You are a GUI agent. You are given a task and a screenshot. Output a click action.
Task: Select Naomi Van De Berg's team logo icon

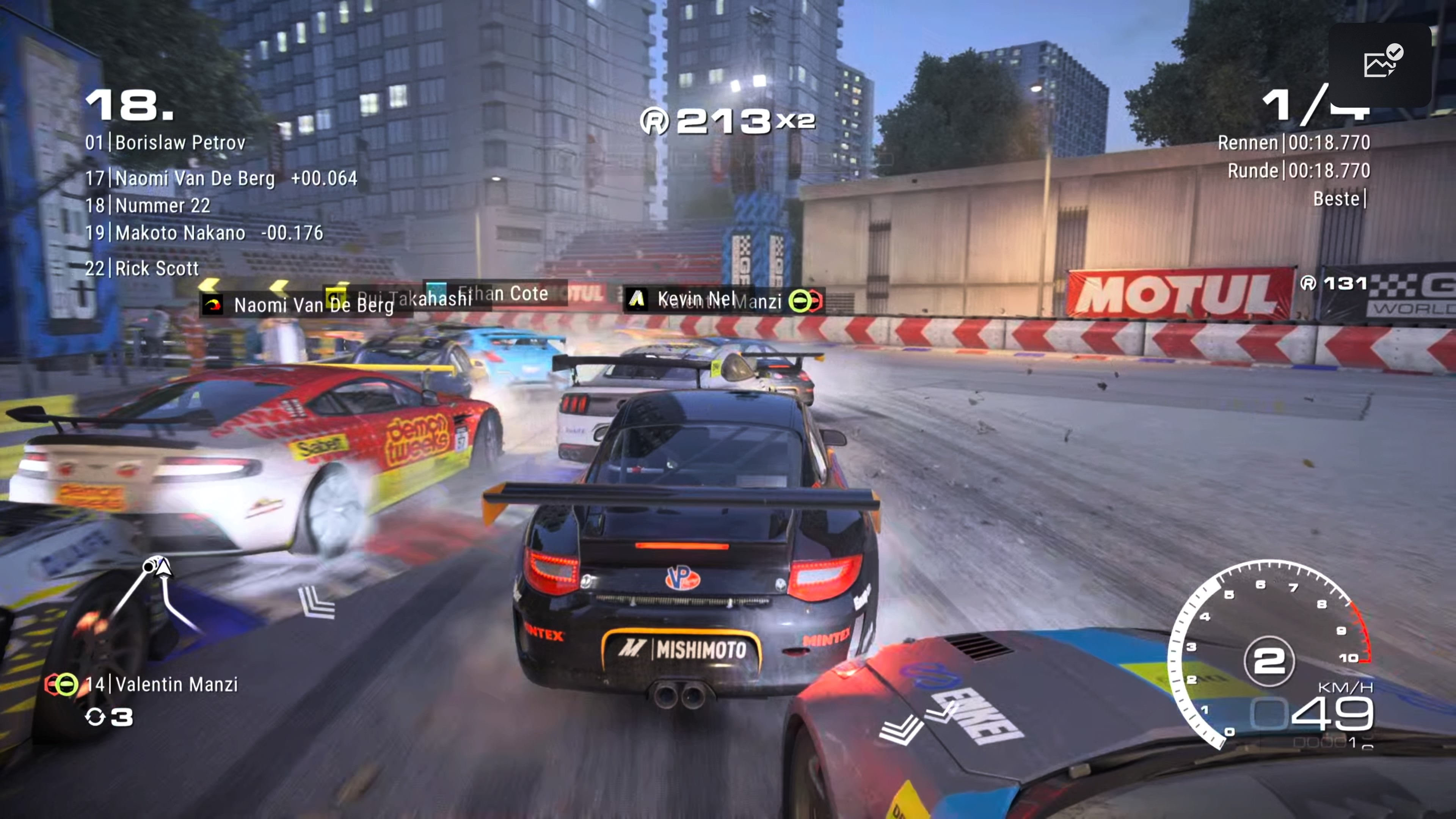coord(212,303)
